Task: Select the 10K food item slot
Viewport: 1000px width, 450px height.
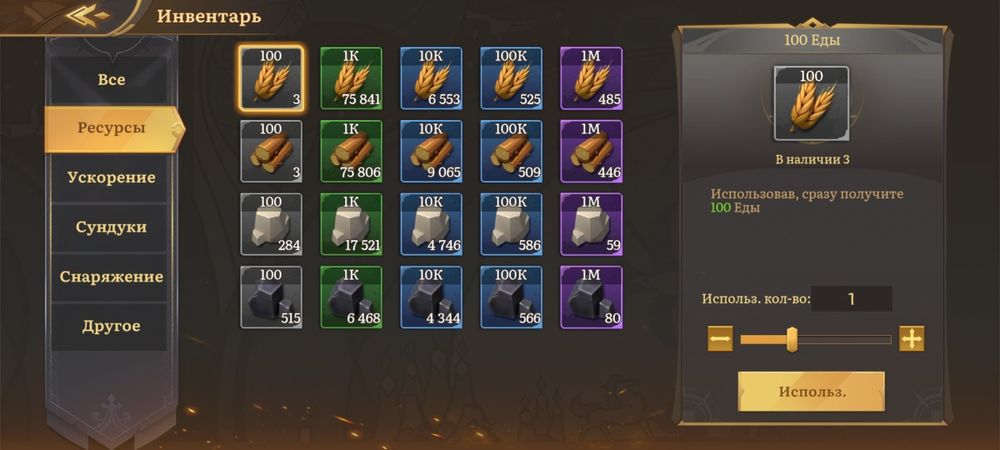Action: tap(431, 78)
